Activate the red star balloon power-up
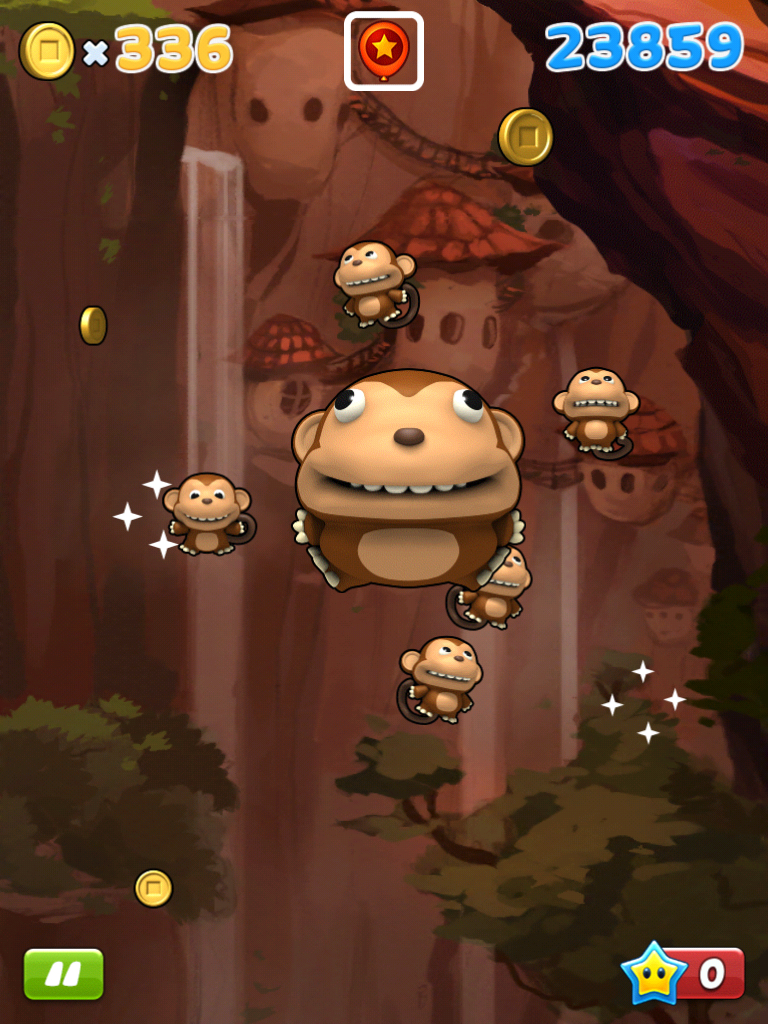The width and height of the screenshot is (768, 1024). click(384, 51)
